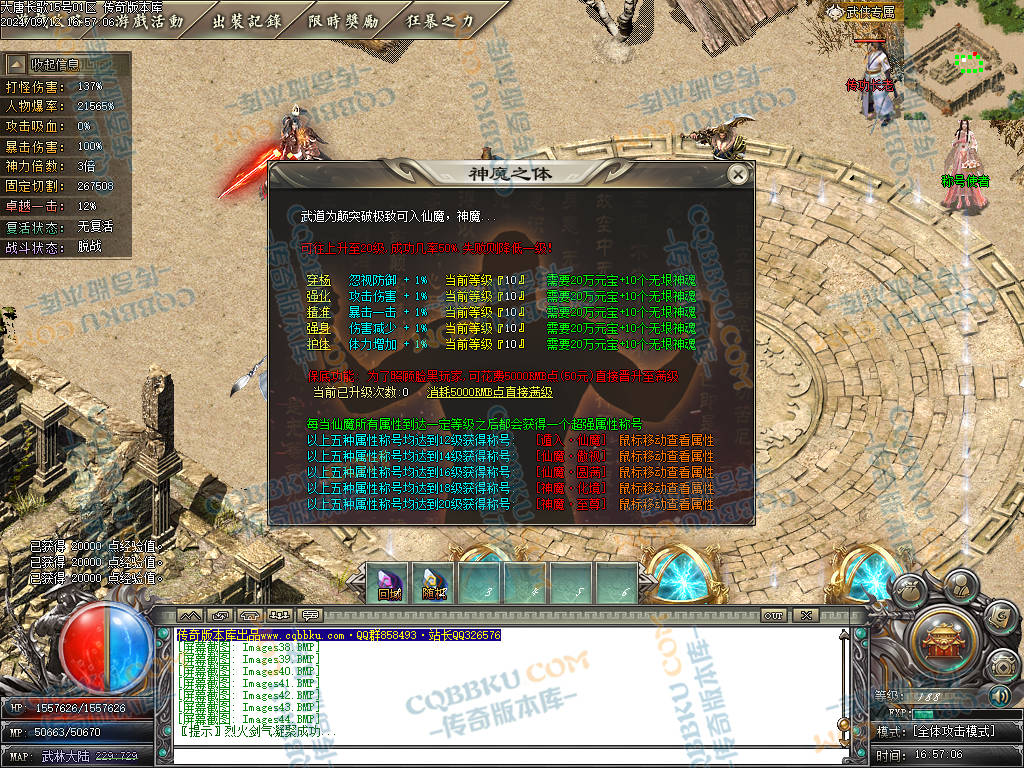Open the 狂暴之力 berserk power menu

pos(440,21)
